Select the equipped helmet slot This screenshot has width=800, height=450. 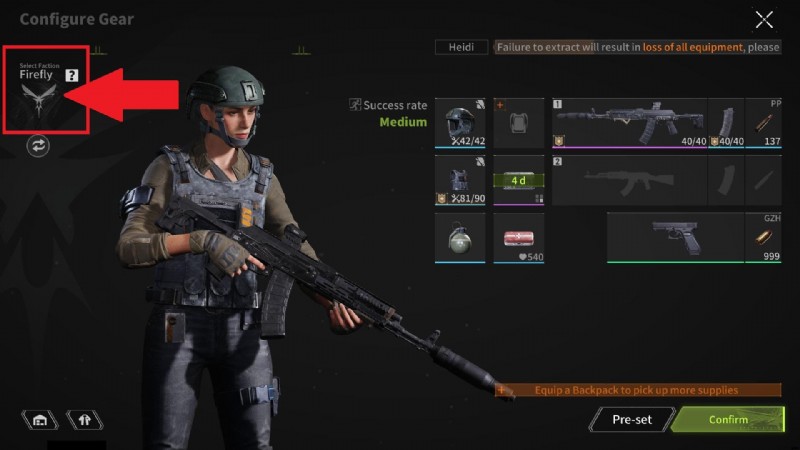point(460,123)
